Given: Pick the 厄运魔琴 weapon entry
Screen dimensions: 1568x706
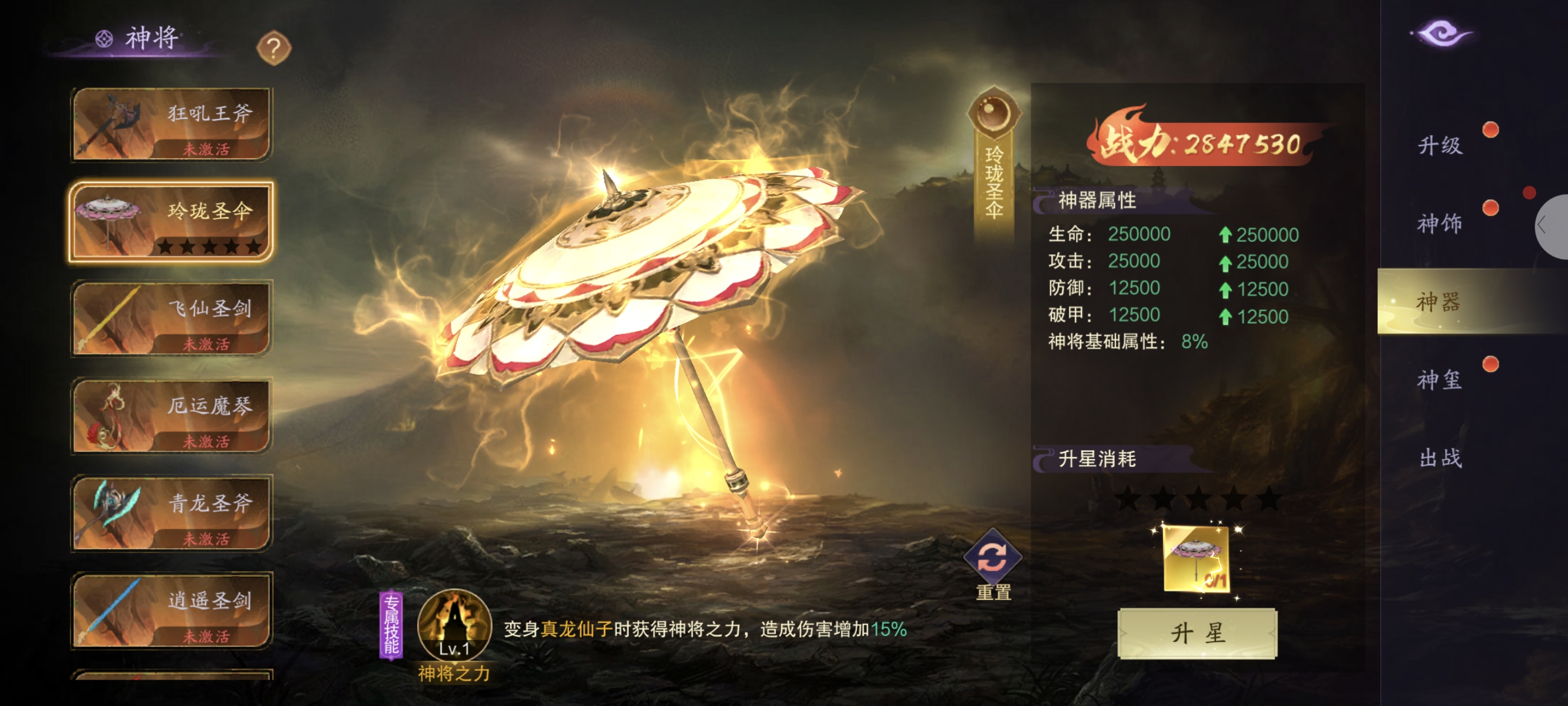Looking at the screenshot, I should tap(172, 416).
